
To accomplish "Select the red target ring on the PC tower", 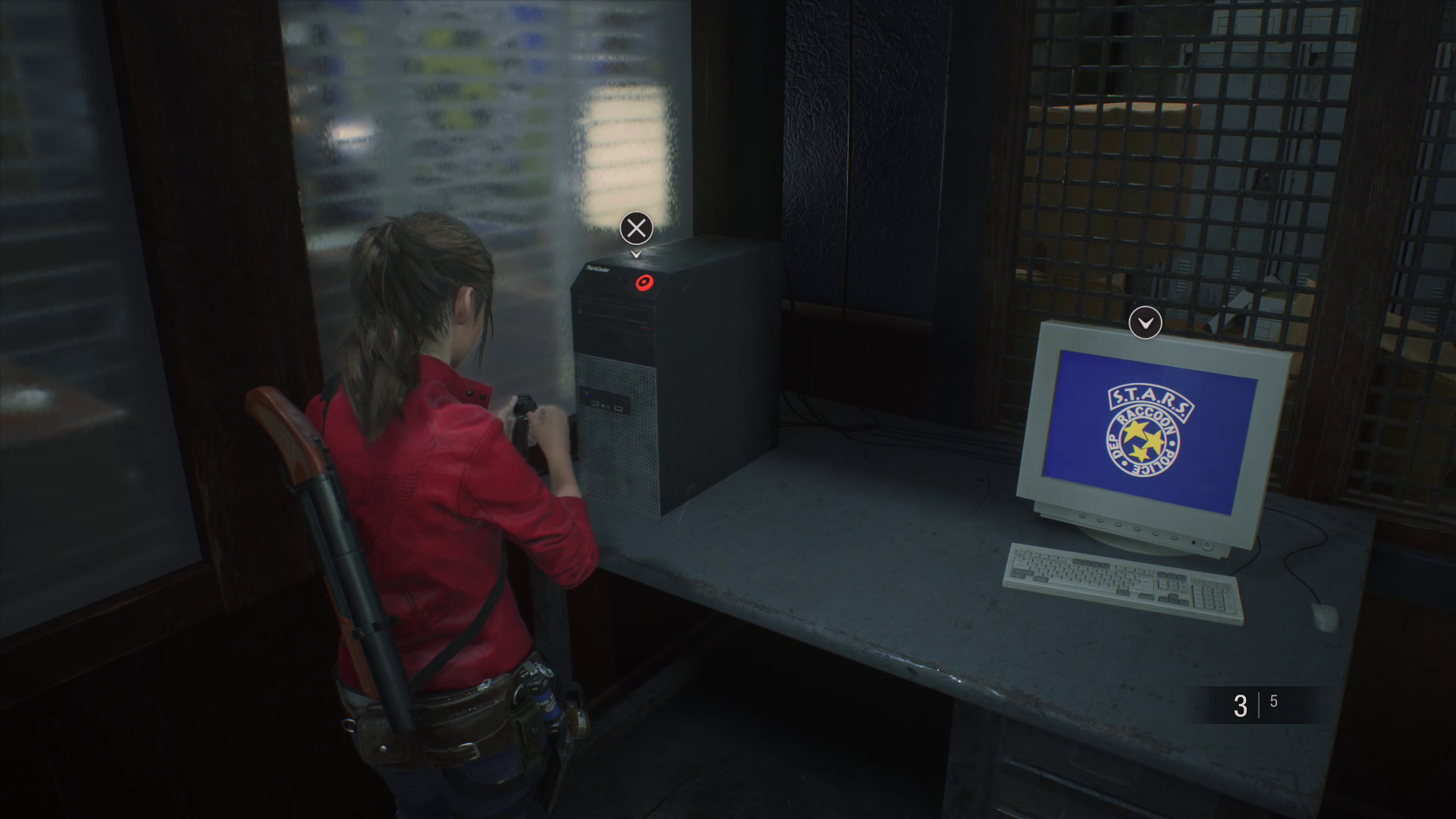I will coord(645,281).
